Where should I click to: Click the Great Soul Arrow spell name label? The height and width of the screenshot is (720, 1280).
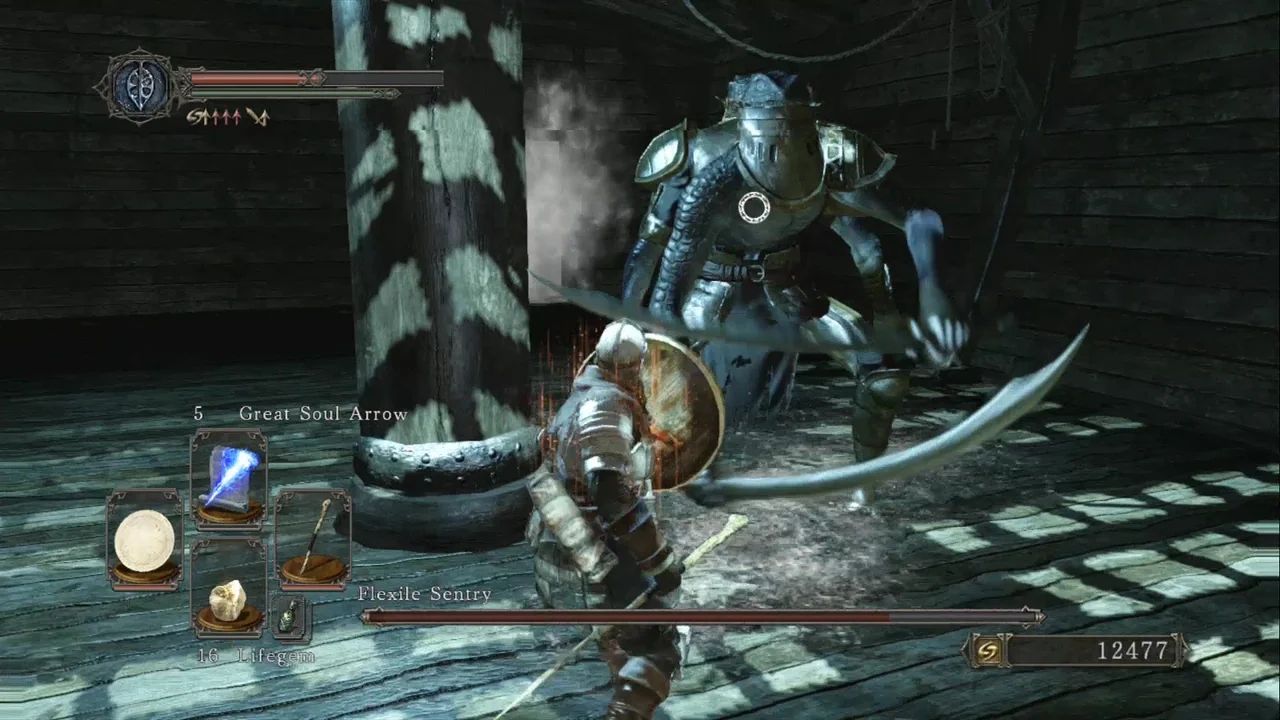(322, 411)
